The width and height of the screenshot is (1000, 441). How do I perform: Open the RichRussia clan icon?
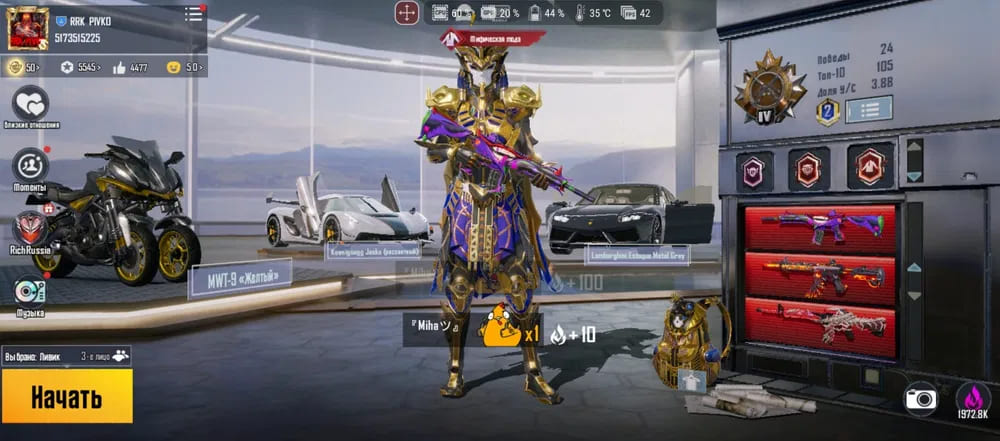click(x=31, y=229)
